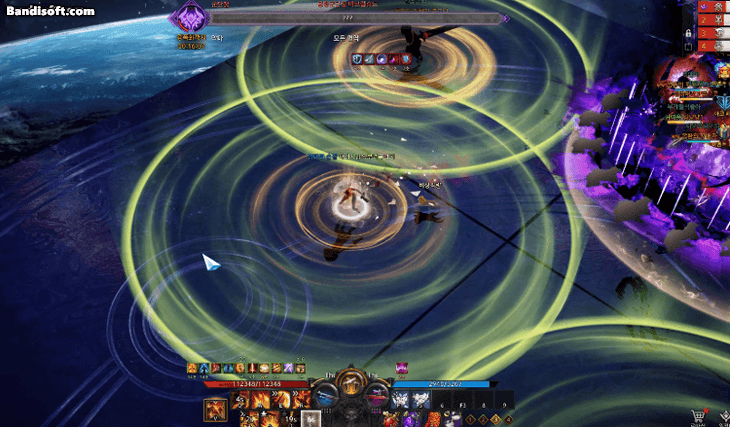The image size is (730, 427).
Task: Select party member row number 4
Action: coord(702,45)
